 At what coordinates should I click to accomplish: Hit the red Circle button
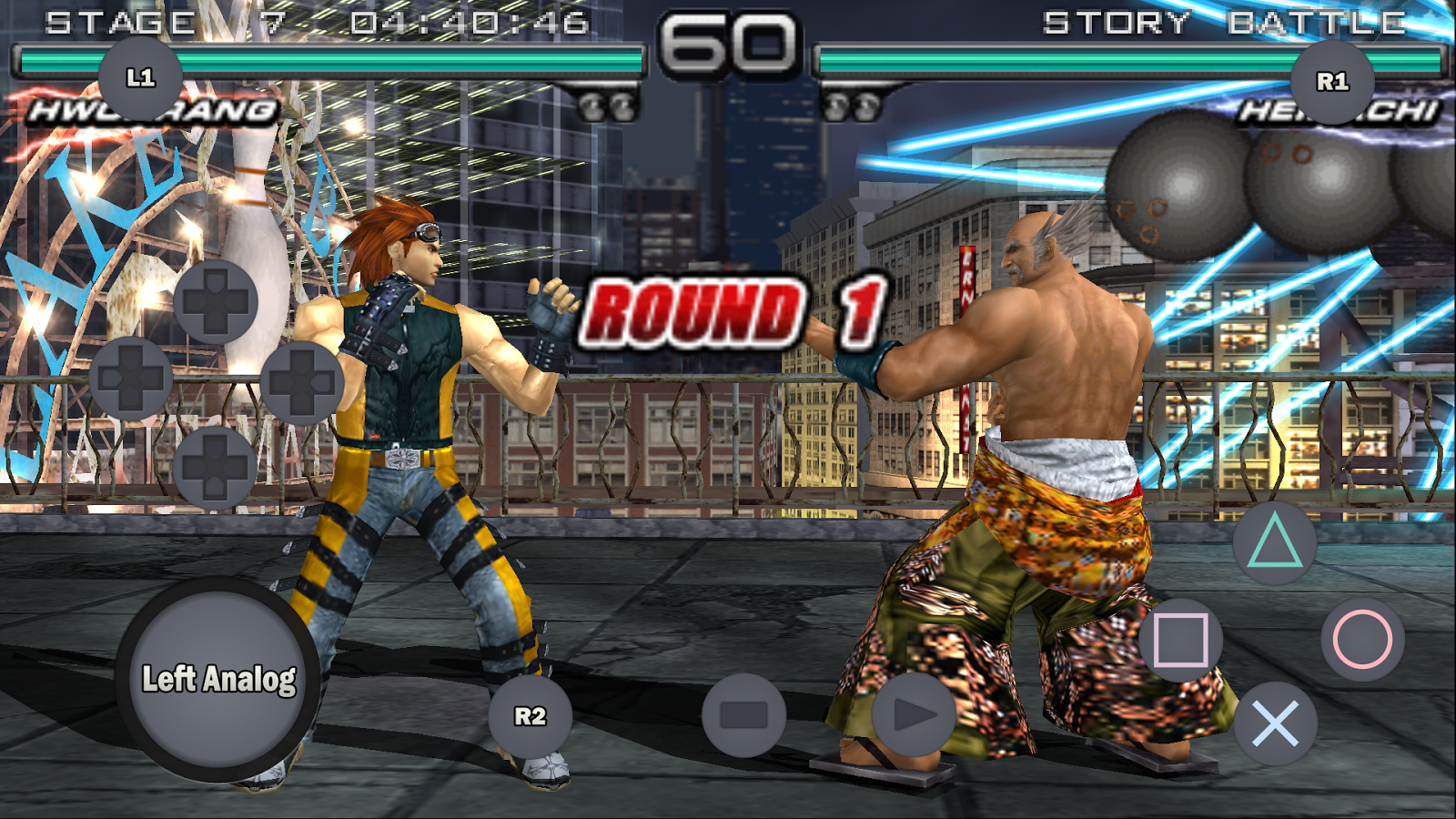[1362, 640]
